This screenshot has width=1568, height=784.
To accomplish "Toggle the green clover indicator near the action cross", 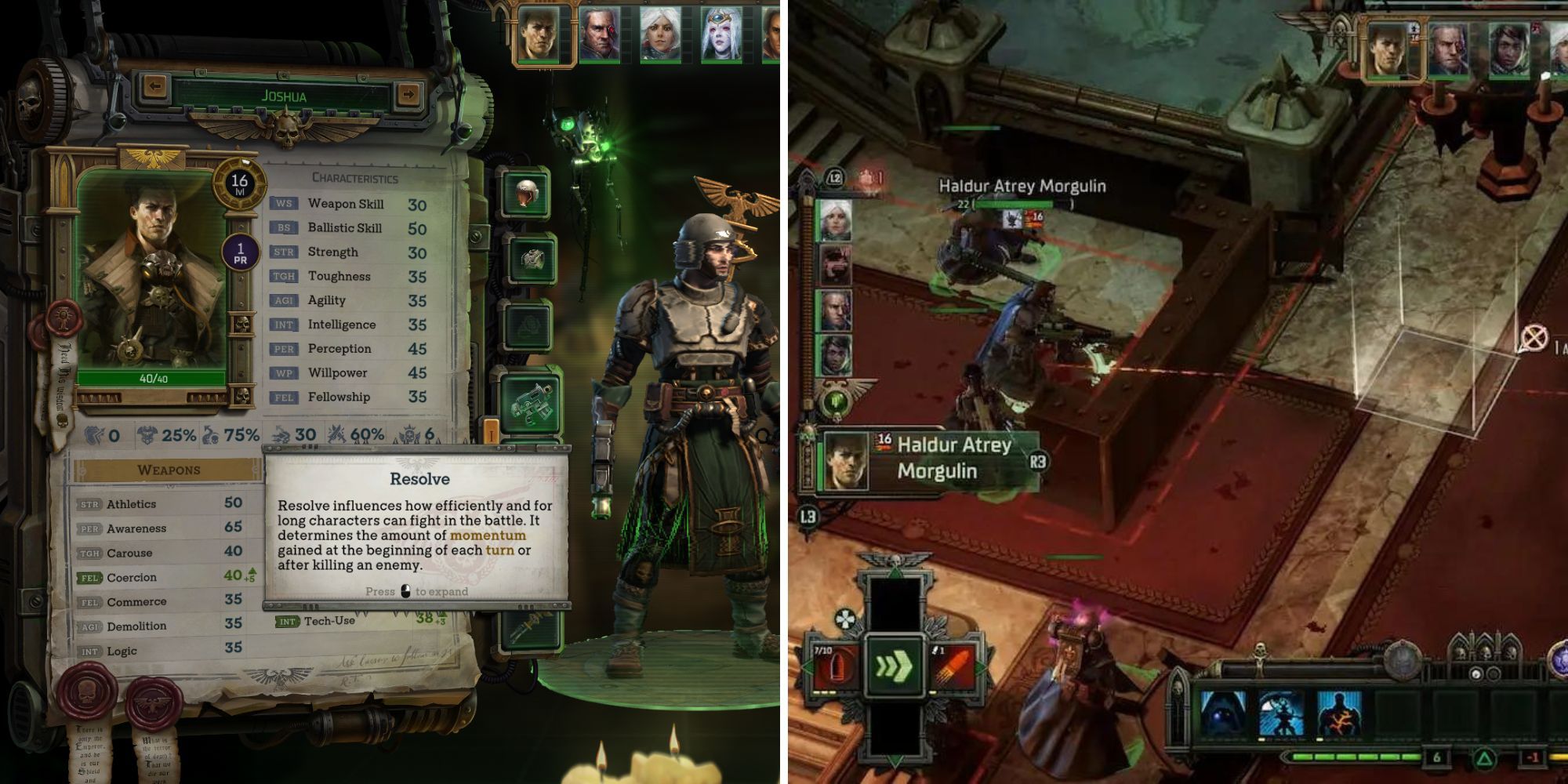I will pos(844,617).
